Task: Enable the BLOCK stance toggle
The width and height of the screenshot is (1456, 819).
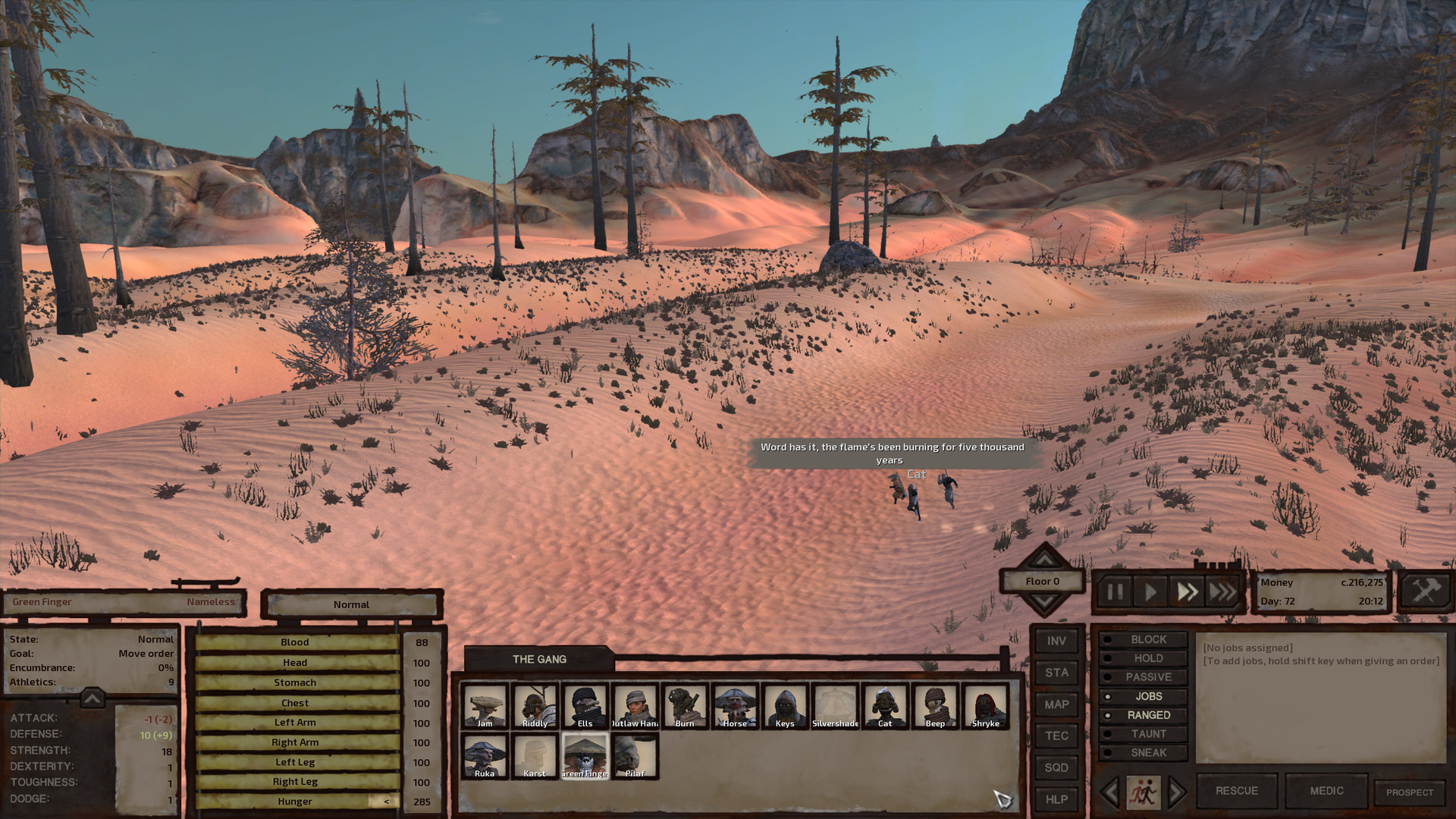Action: click(1143, 639)
